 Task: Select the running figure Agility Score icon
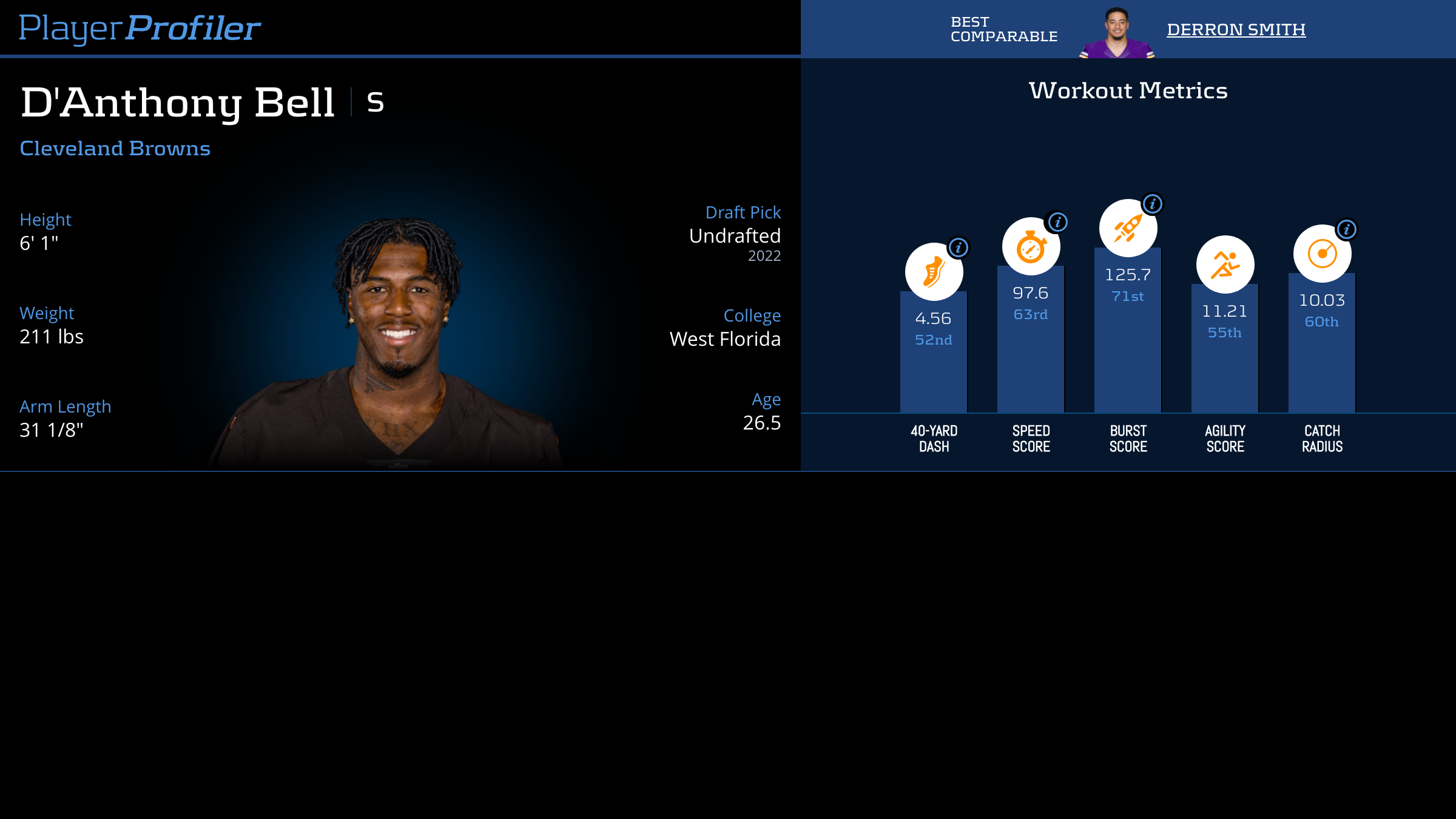(x=1224, y=263)
